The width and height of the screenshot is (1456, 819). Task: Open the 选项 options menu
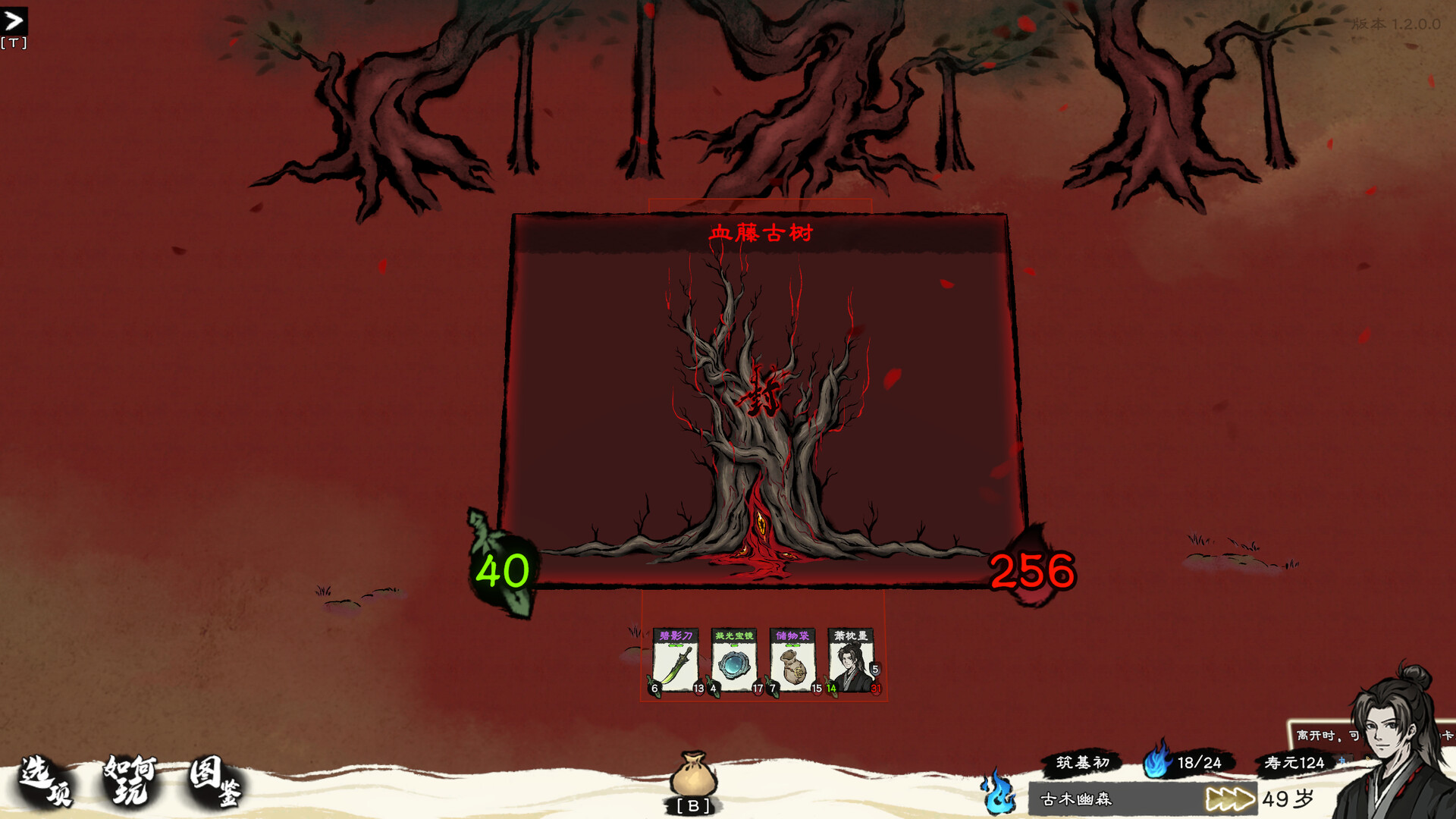[45, 781]
